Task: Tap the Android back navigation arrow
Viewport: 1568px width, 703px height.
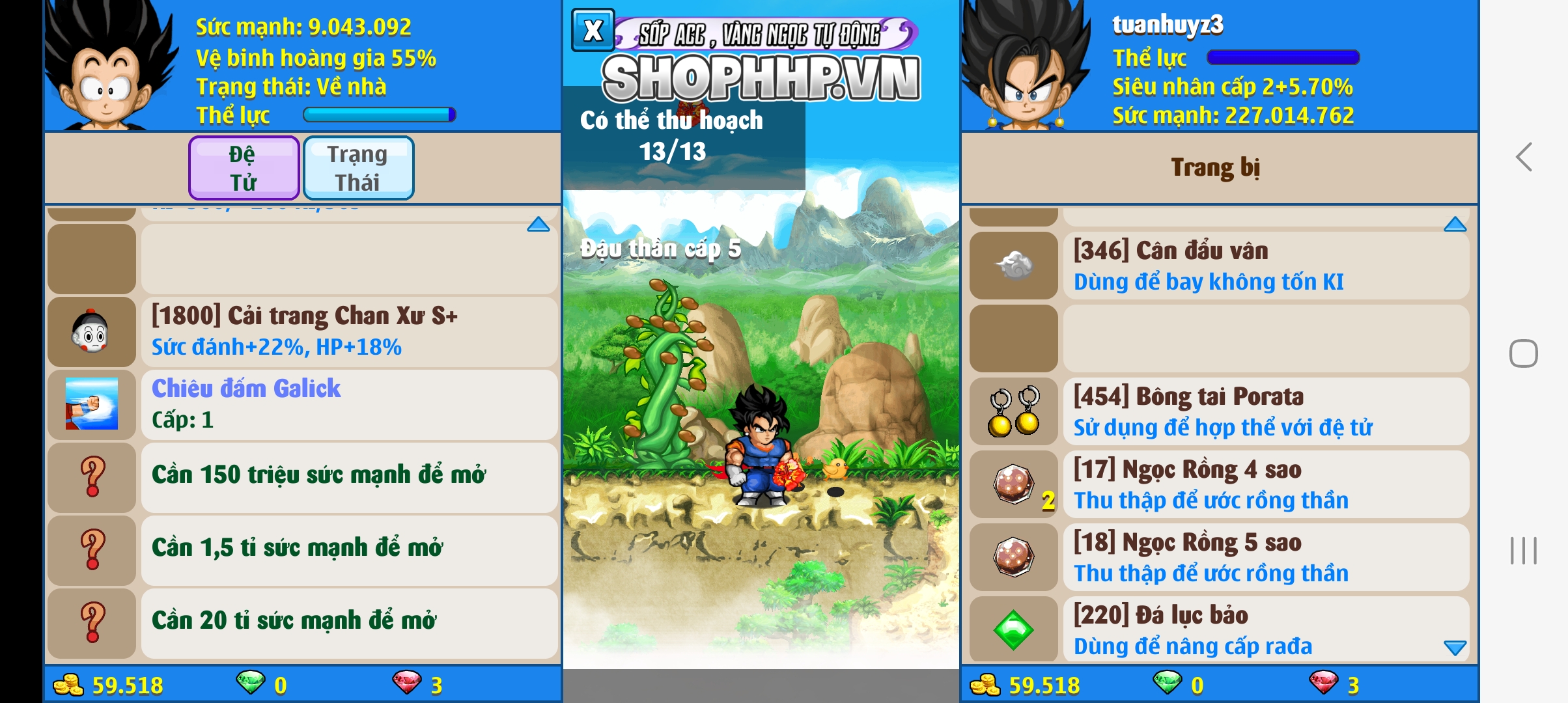Action: [1523, 156]
